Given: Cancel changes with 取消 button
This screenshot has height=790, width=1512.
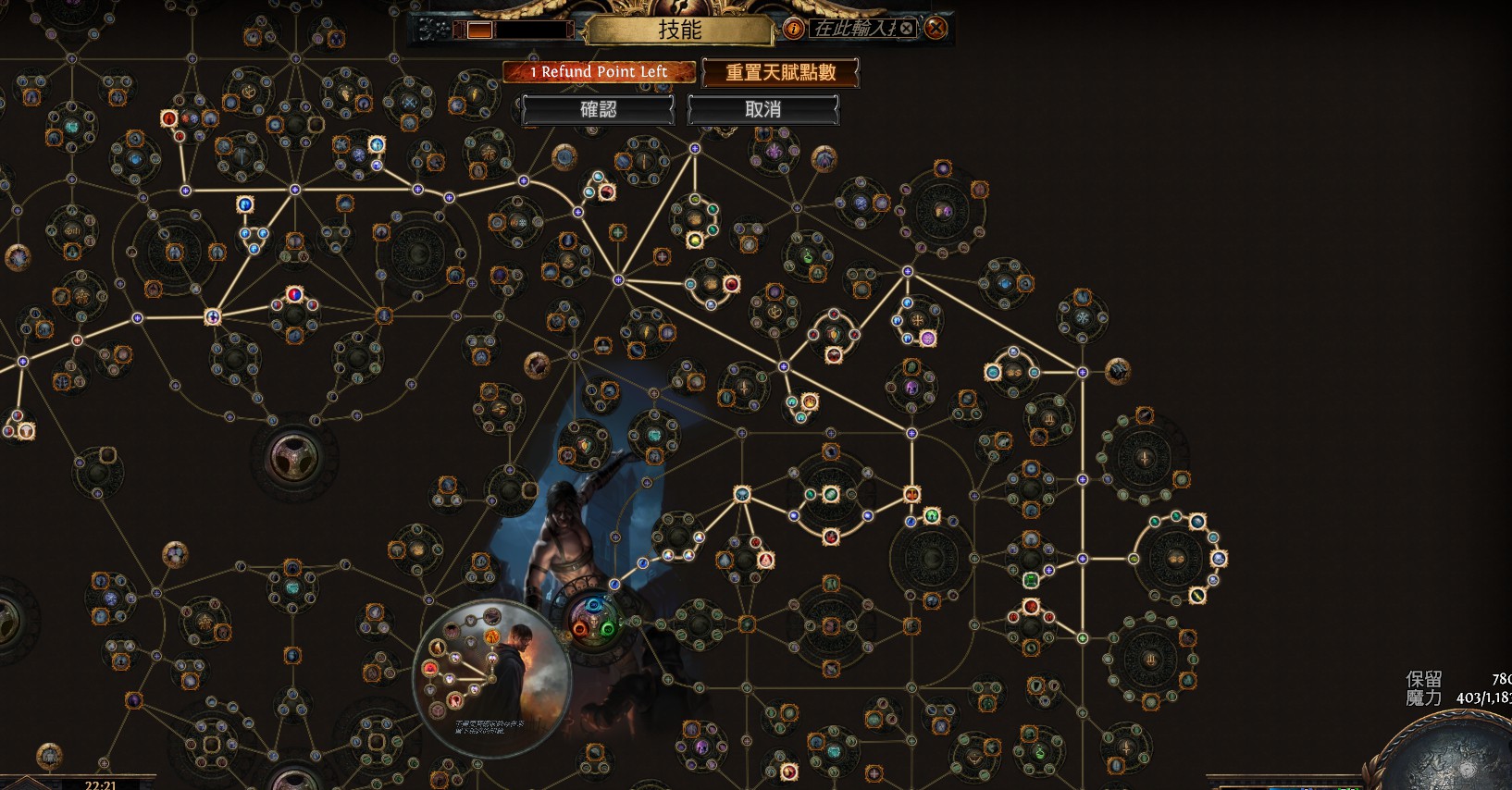Looking at the screenshot, I should pyautogui.click(x=762, y=109).
